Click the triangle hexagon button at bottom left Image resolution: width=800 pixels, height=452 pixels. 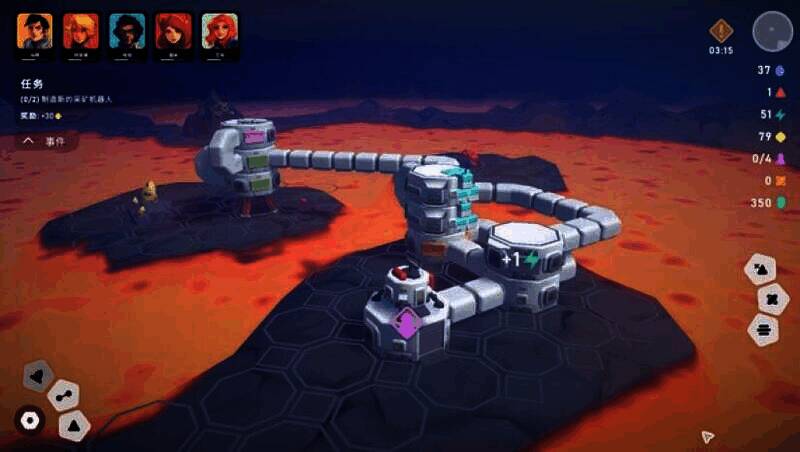(x=73, y=425)
